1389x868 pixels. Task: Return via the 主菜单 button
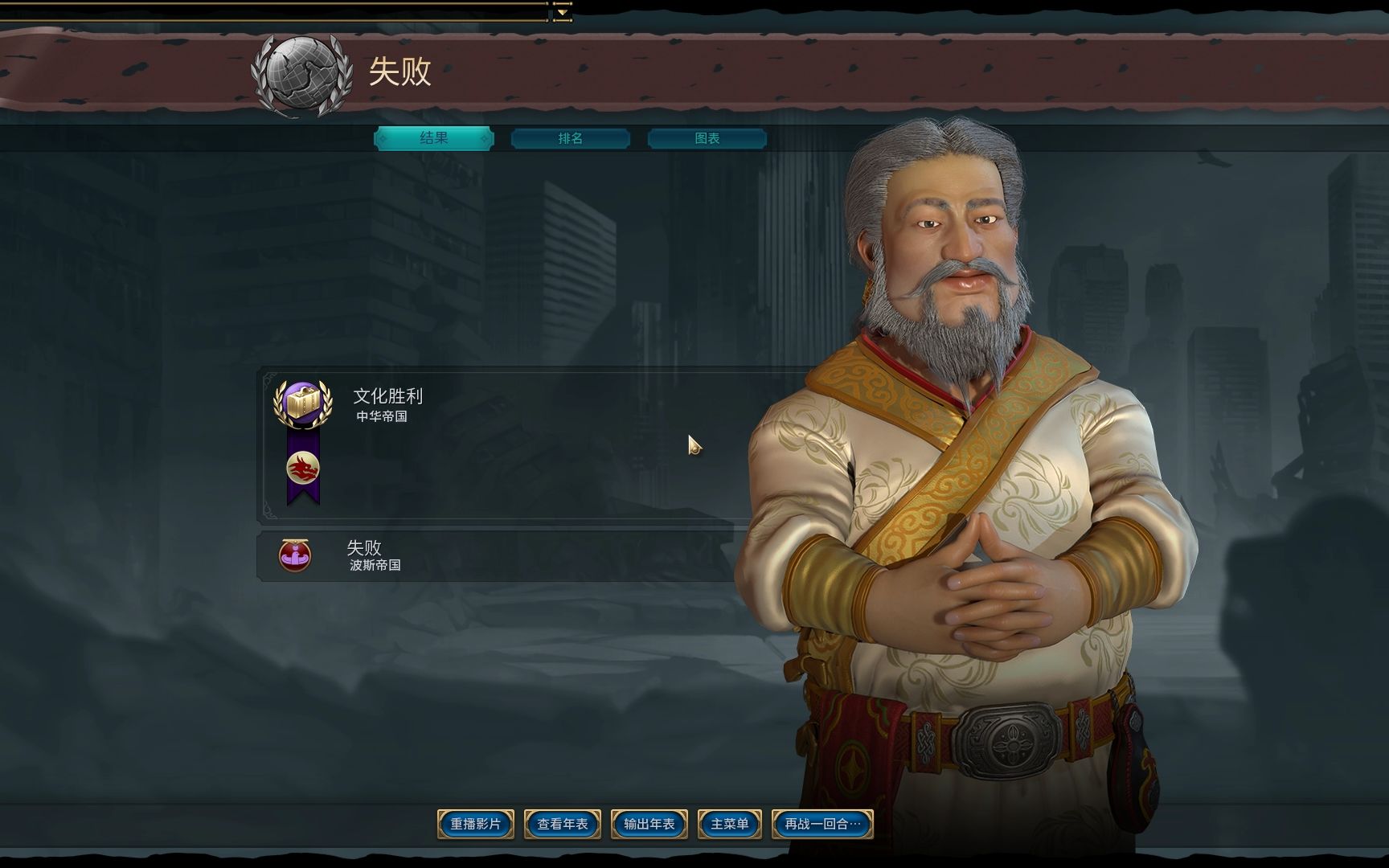(x=727, y=823)
